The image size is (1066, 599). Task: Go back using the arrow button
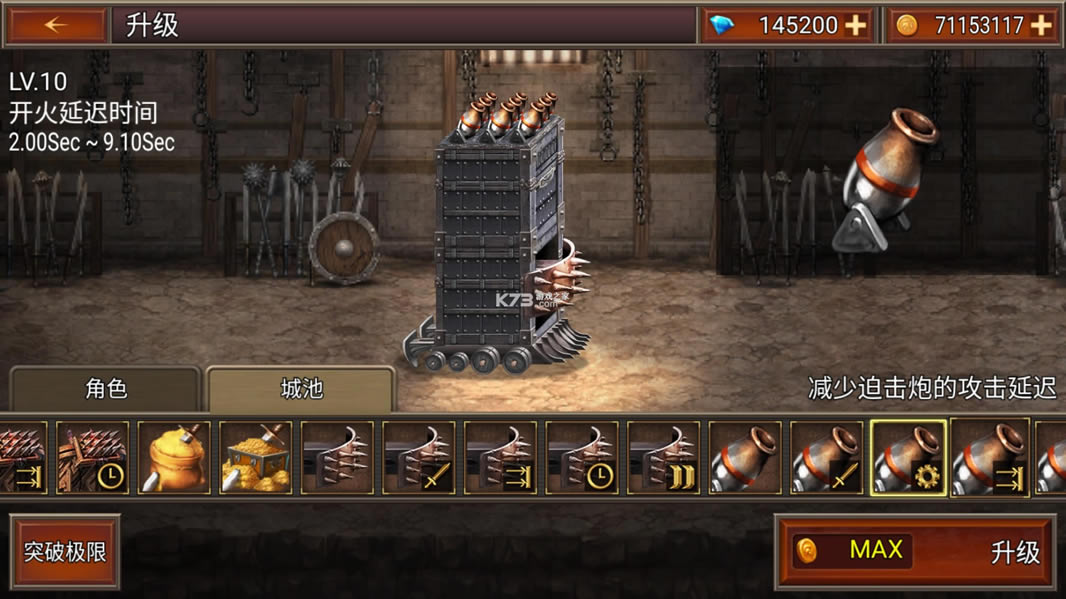pyautogui.click(x=56, y=26)
